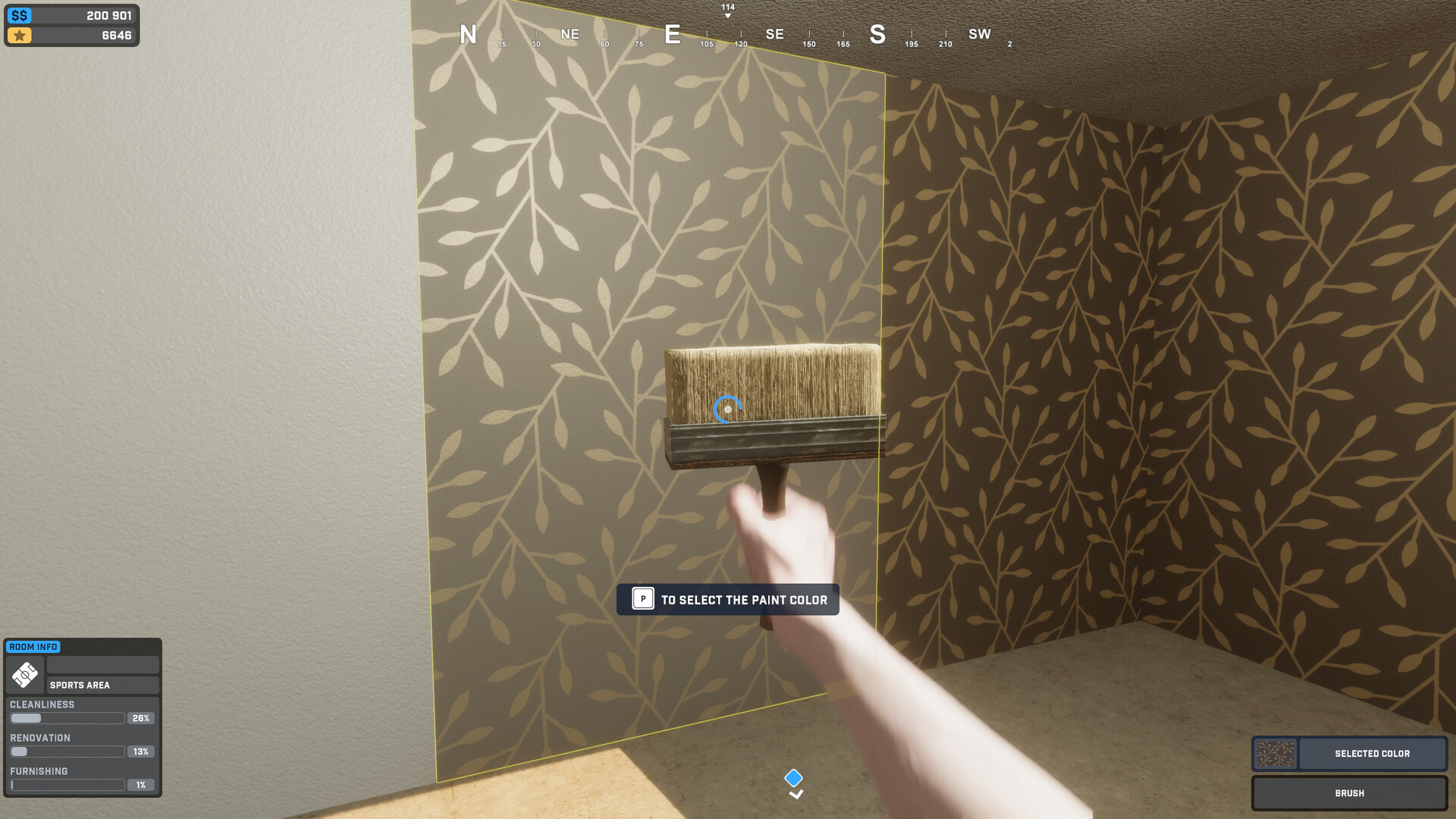Click the P key prompt icon

642,599
